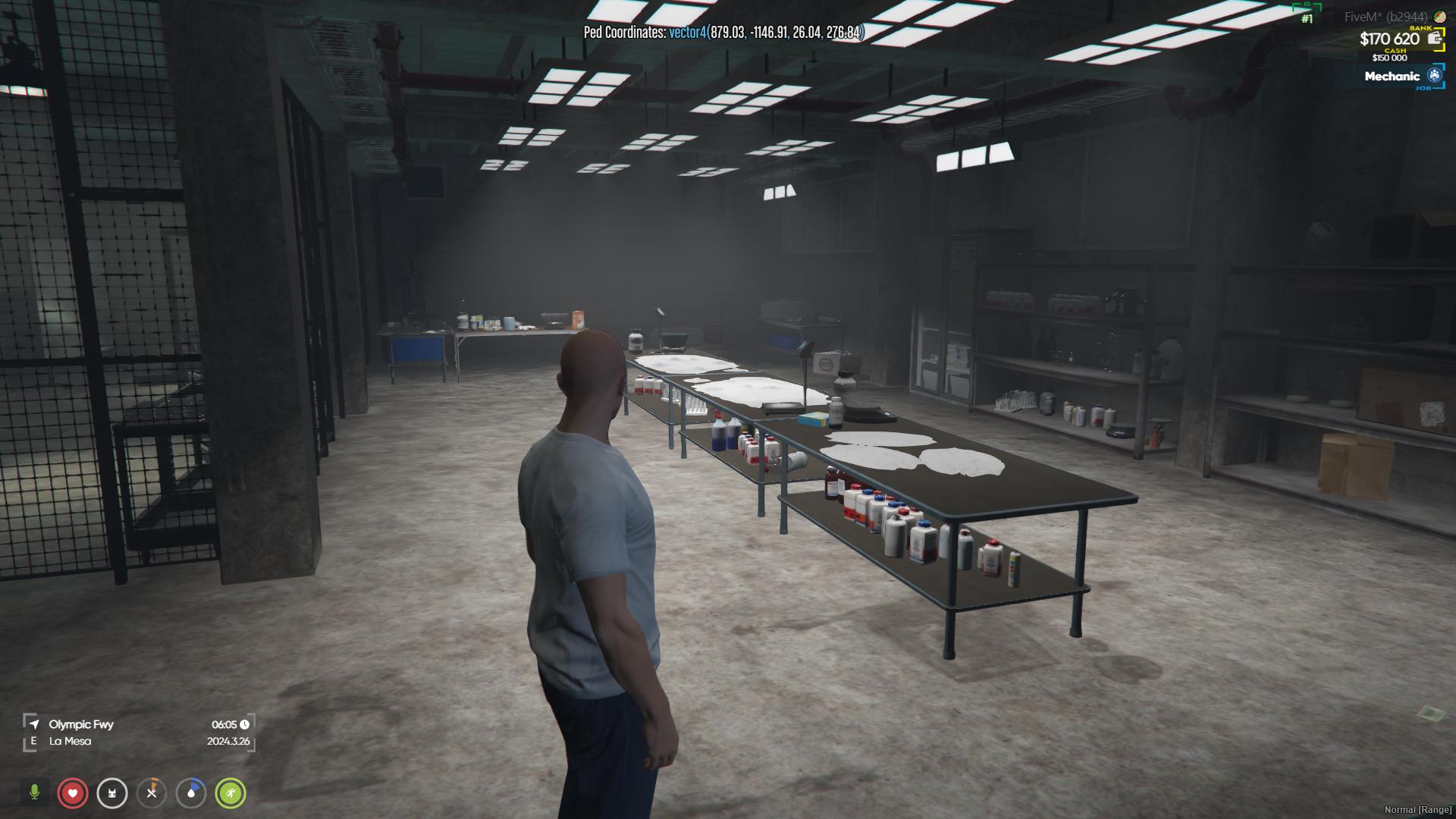
Task: Toggle the green microphone voice chat icon
Action: click(x=34, y=794)
